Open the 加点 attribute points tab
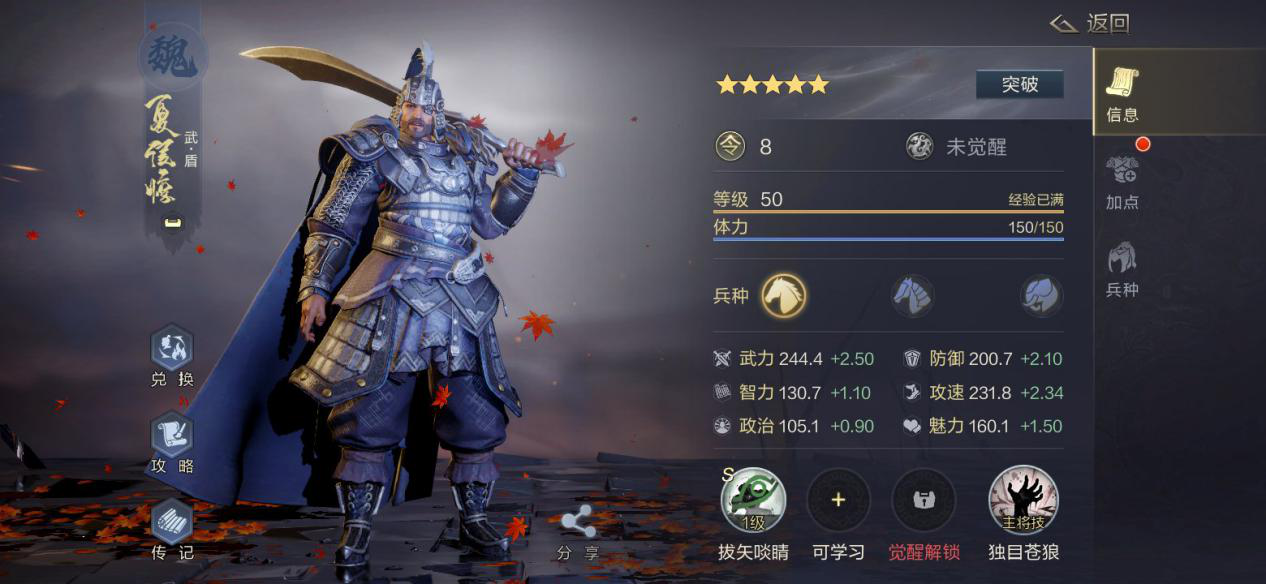 pos(1122,181)
